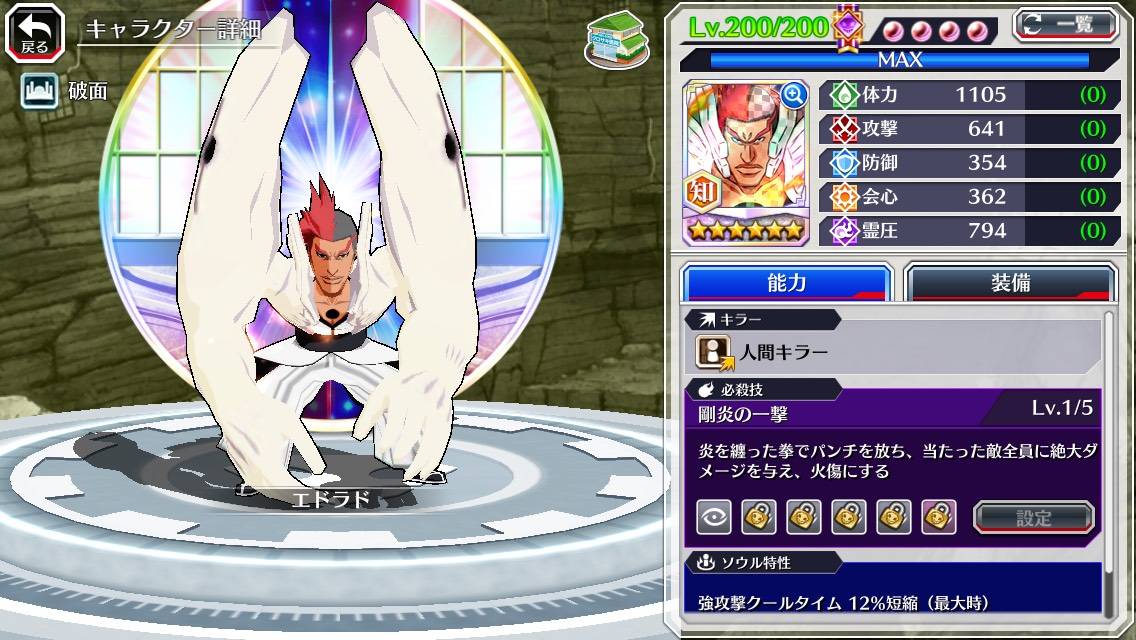The image size is (1136, 640).
Task: Go back with the 戻る button
Action: pyautogui.click(x=36, y=34)
